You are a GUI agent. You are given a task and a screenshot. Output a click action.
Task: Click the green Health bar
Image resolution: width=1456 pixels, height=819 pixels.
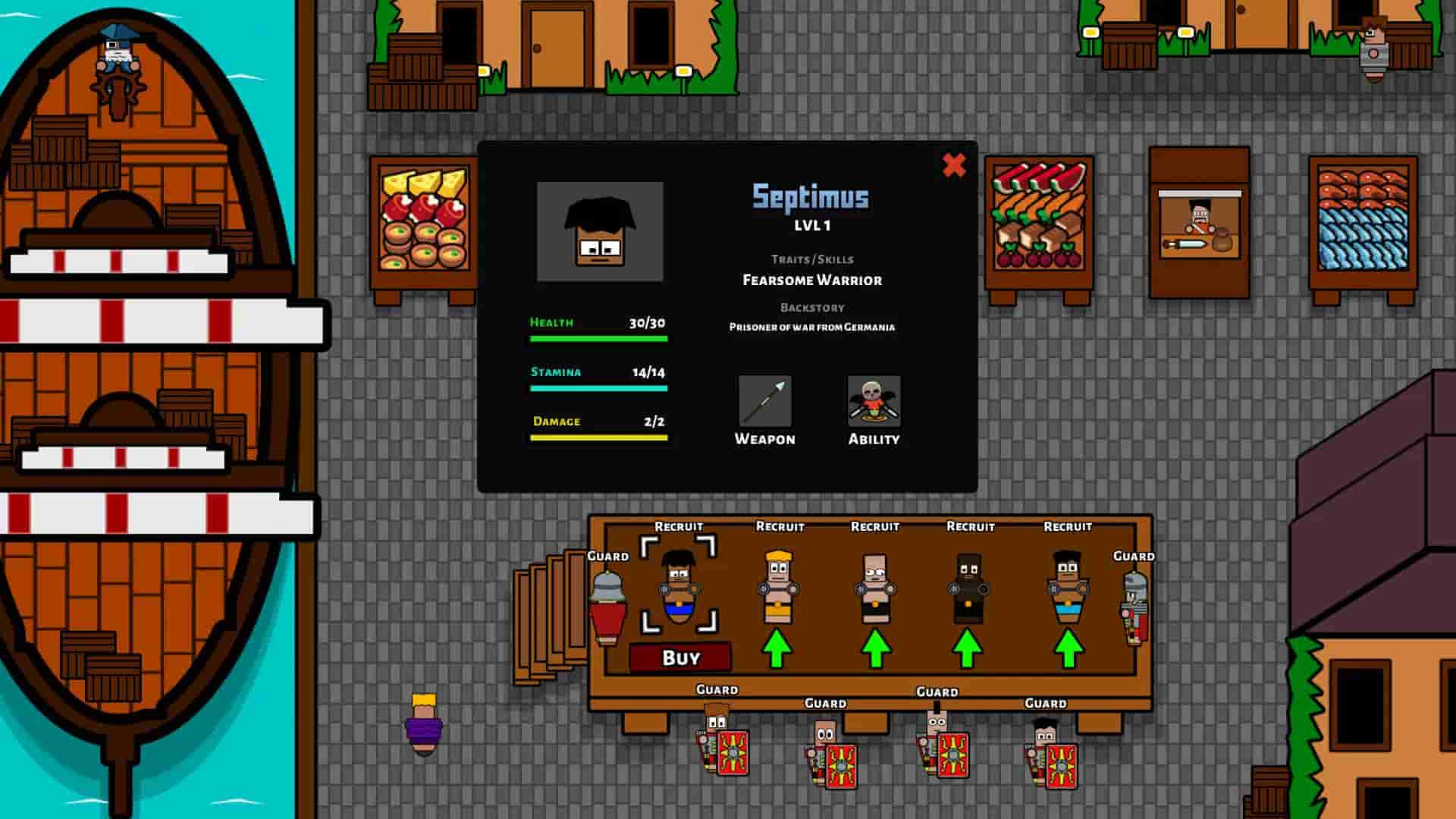pos(598,338)
